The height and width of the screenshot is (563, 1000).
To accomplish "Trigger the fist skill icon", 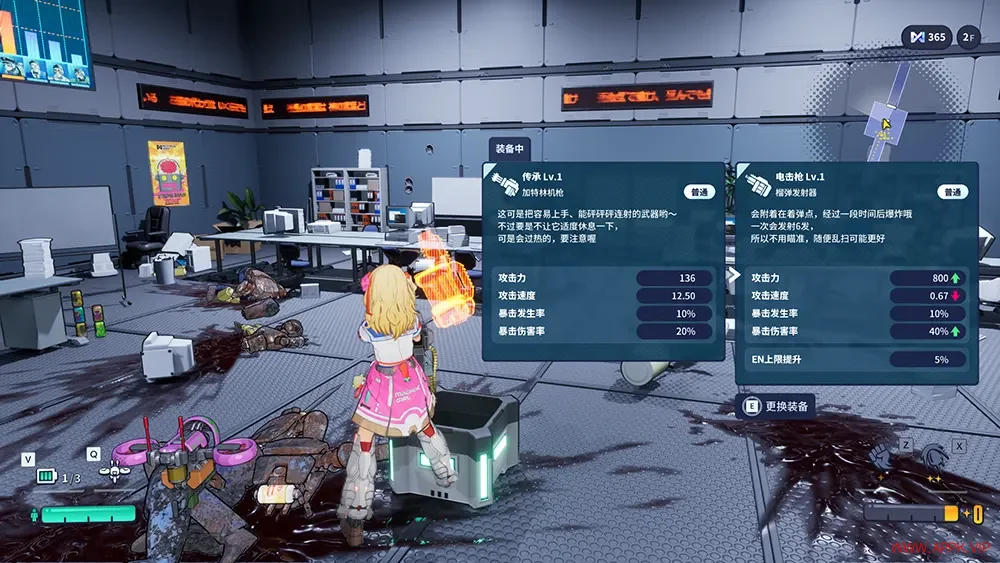I will click(883, 458).
